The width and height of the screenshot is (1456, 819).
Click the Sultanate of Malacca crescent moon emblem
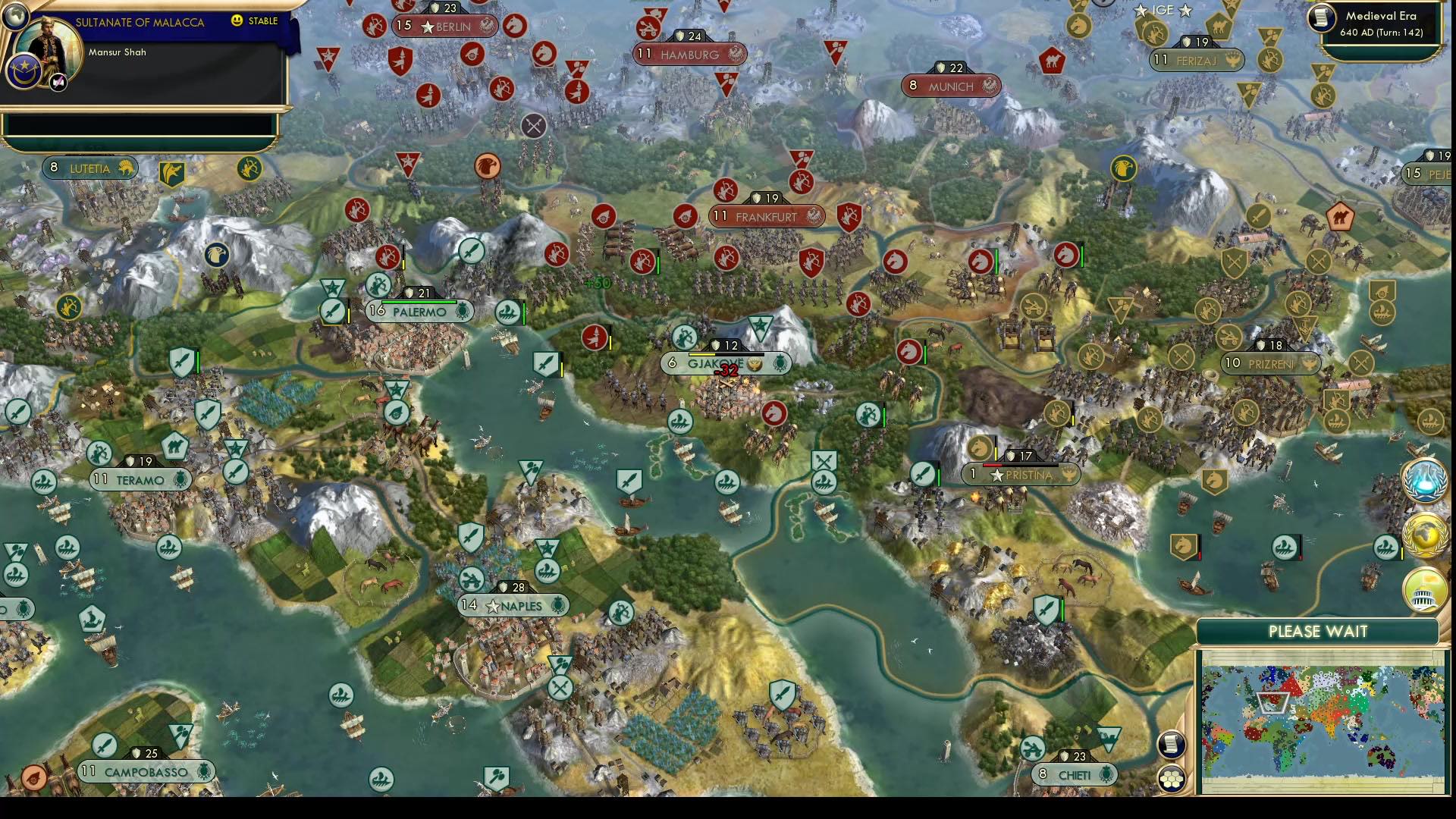click(x=24, y=71)
